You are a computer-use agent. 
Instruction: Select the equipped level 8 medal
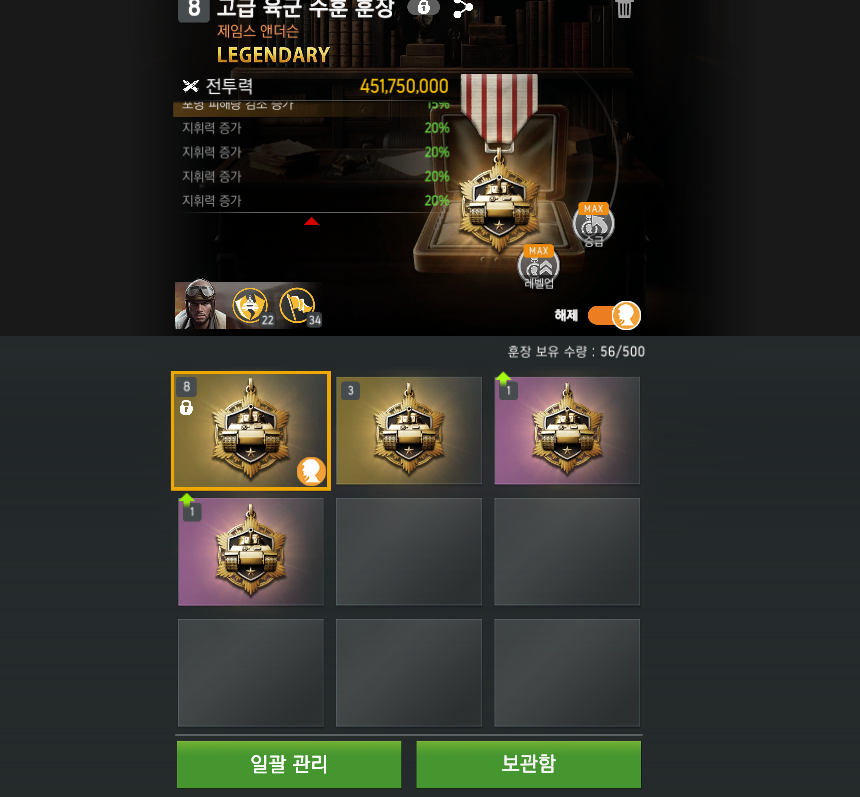tap(251, 431)
